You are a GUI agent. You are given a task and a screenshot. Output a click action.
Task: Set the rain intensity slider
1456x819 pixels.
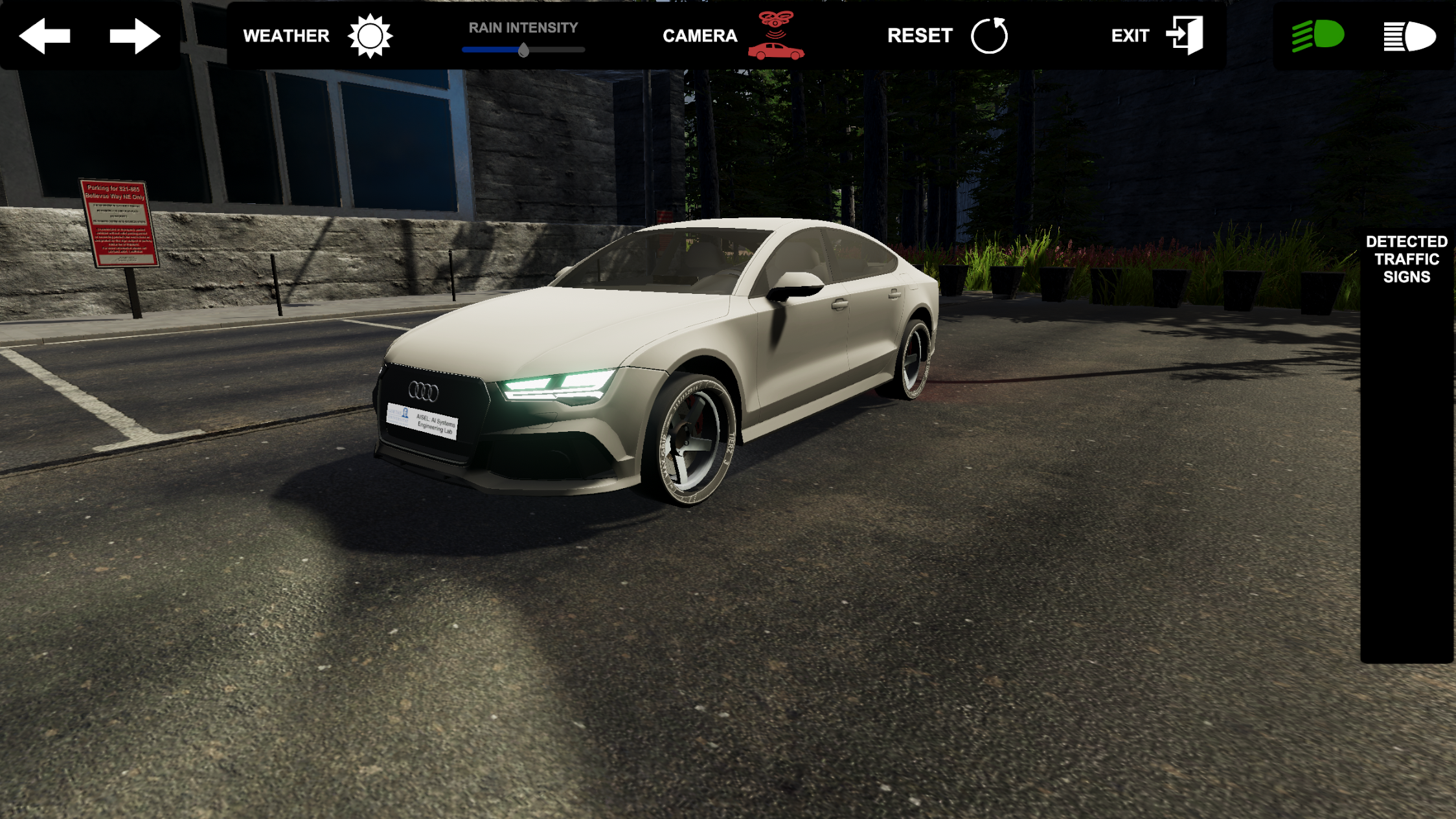(523, 50)
